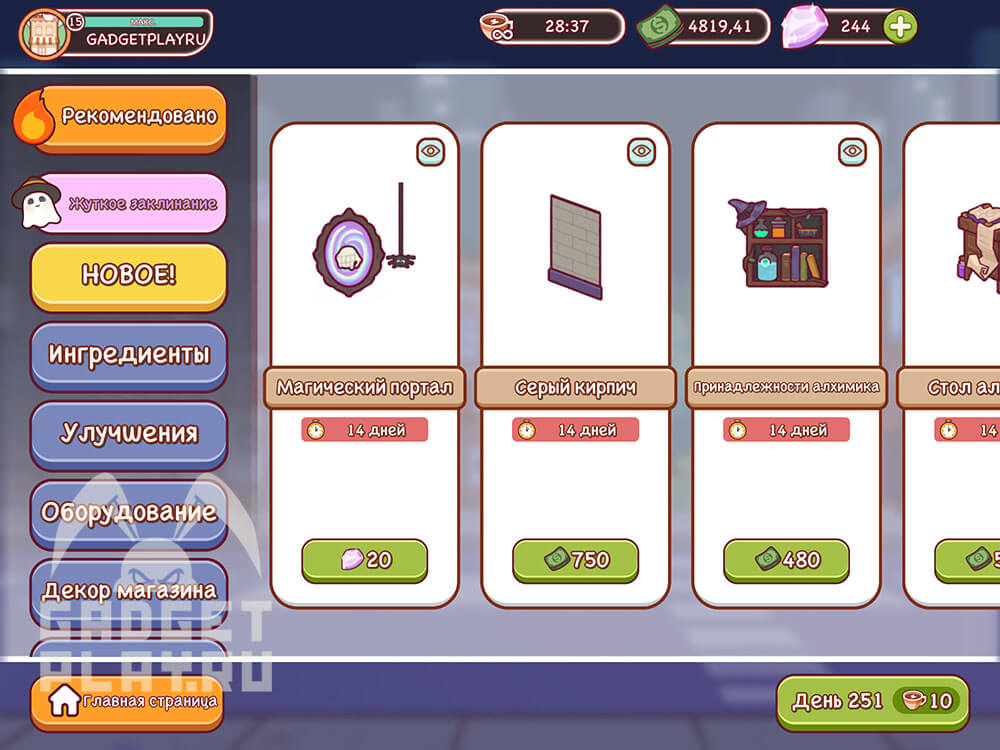Choose the Оборудование category
The height and width of the screenshot is (750, 1000).
pos(128,512)
